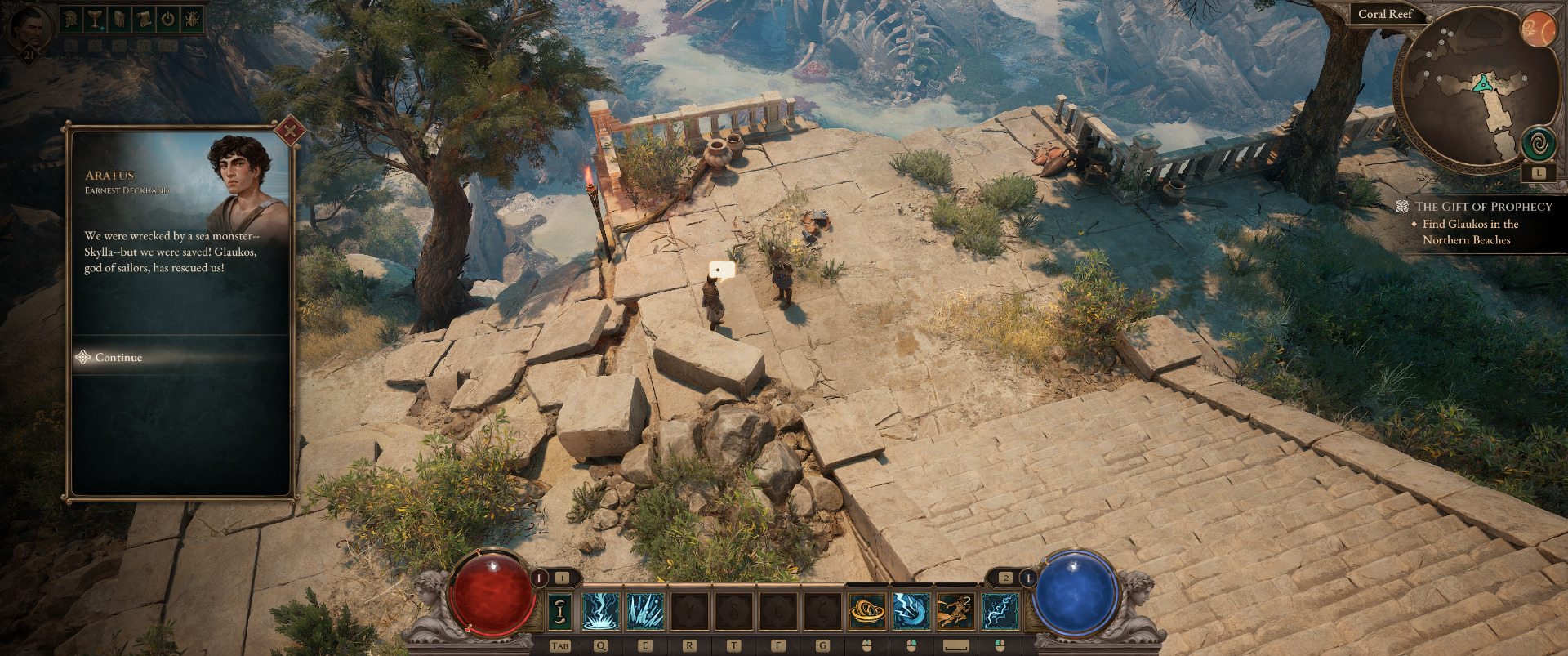1568x656 pixels.
Task: Close the Aratus dialogue panel
Action: [290, 130]
